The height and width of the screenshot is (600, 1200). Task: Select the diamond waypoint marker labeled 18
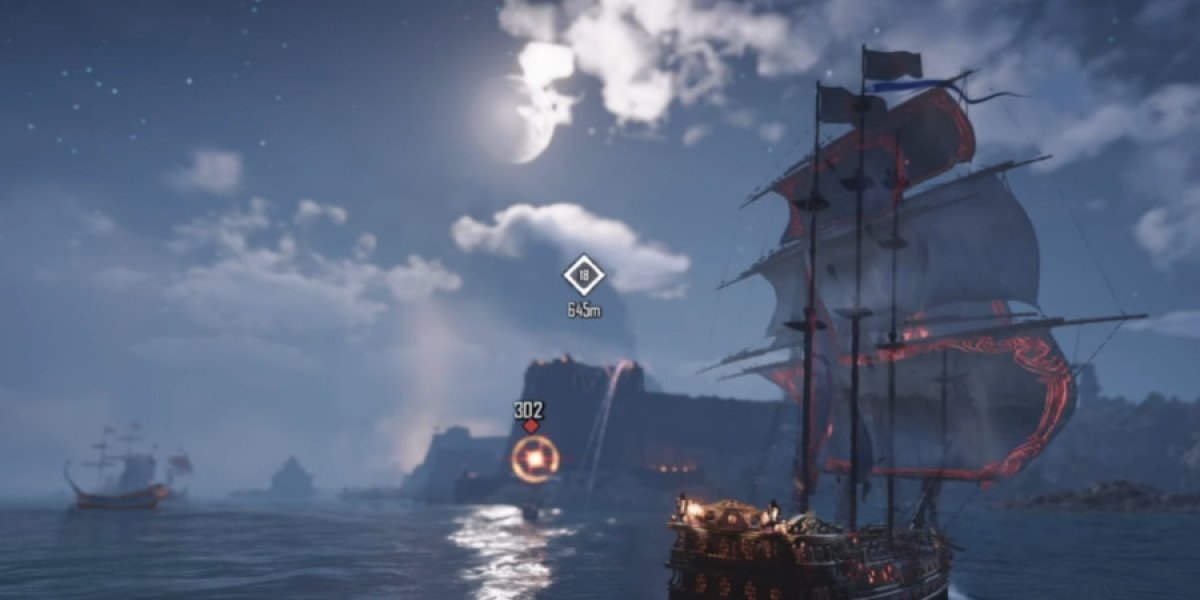[x=583, y=275]
